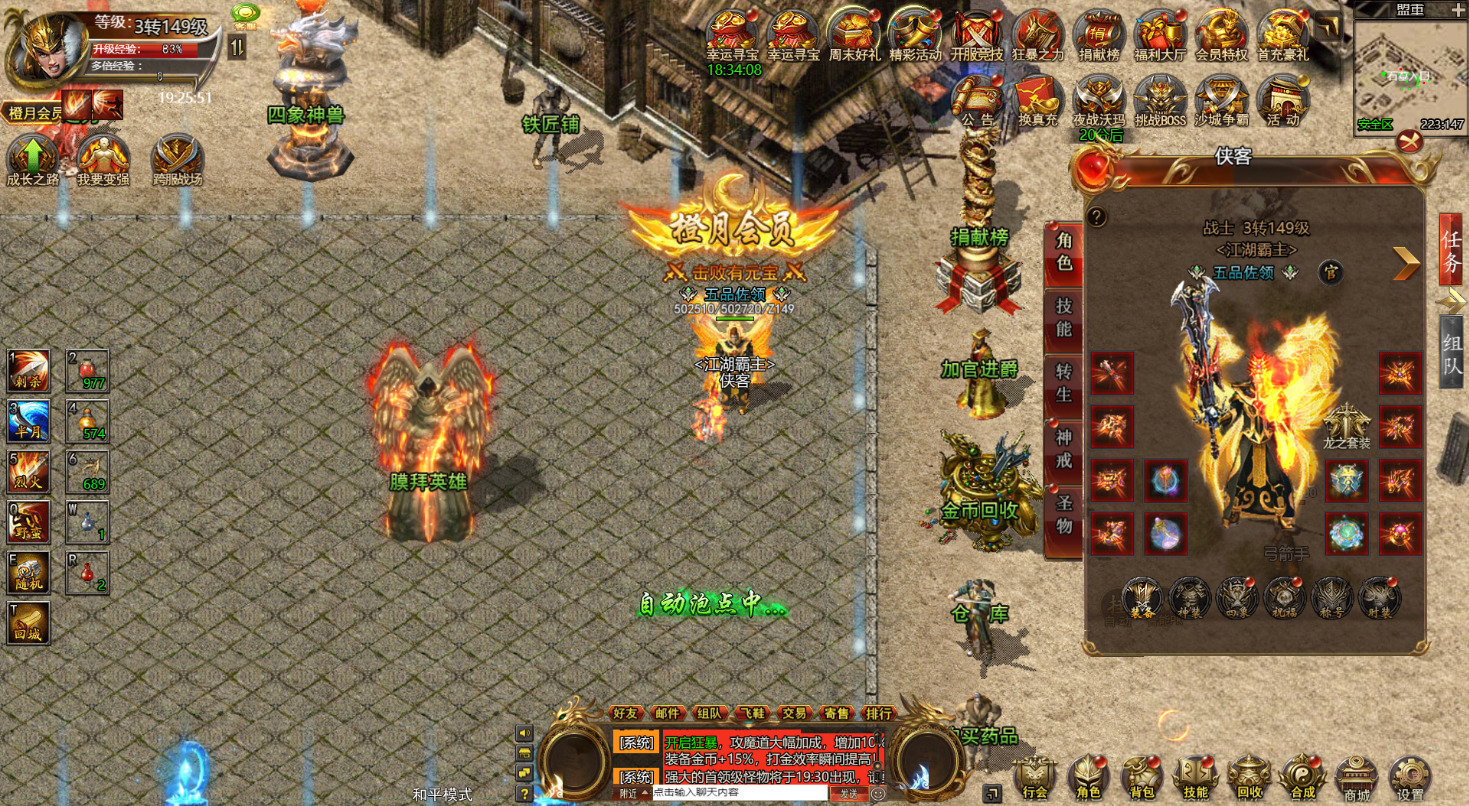Viewport: 1469px width, 806px height.
Task: Open the 时装 fashion sub-tab
Action: coord(1380,598)
